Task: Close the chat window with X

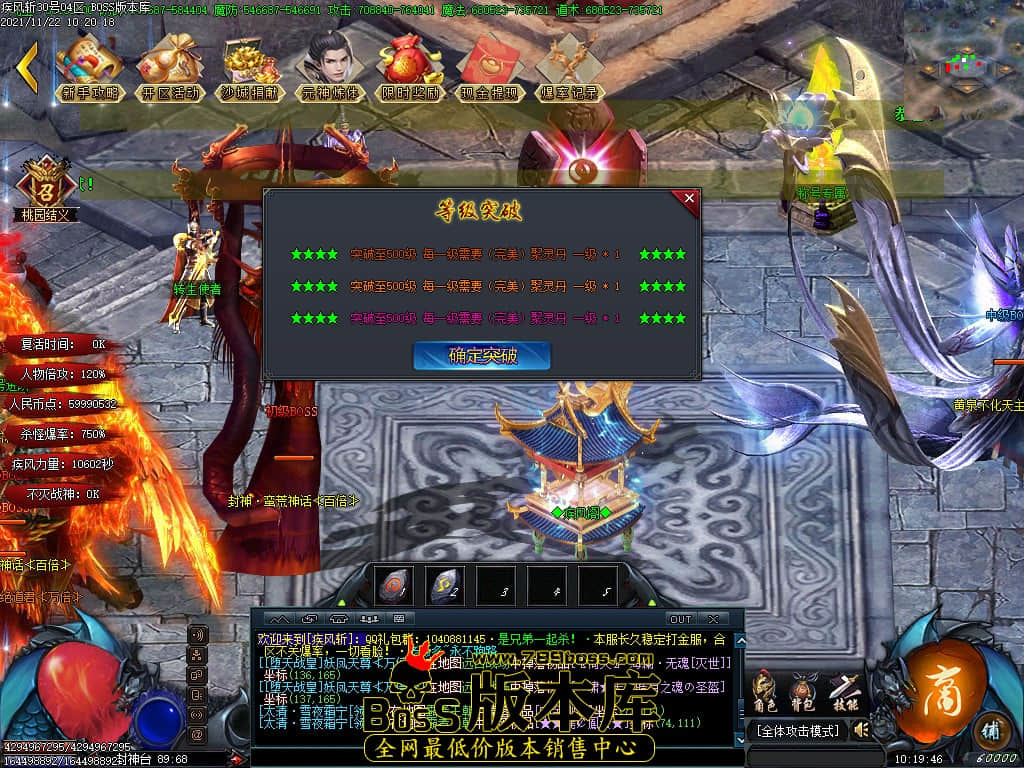Action: 712,619
